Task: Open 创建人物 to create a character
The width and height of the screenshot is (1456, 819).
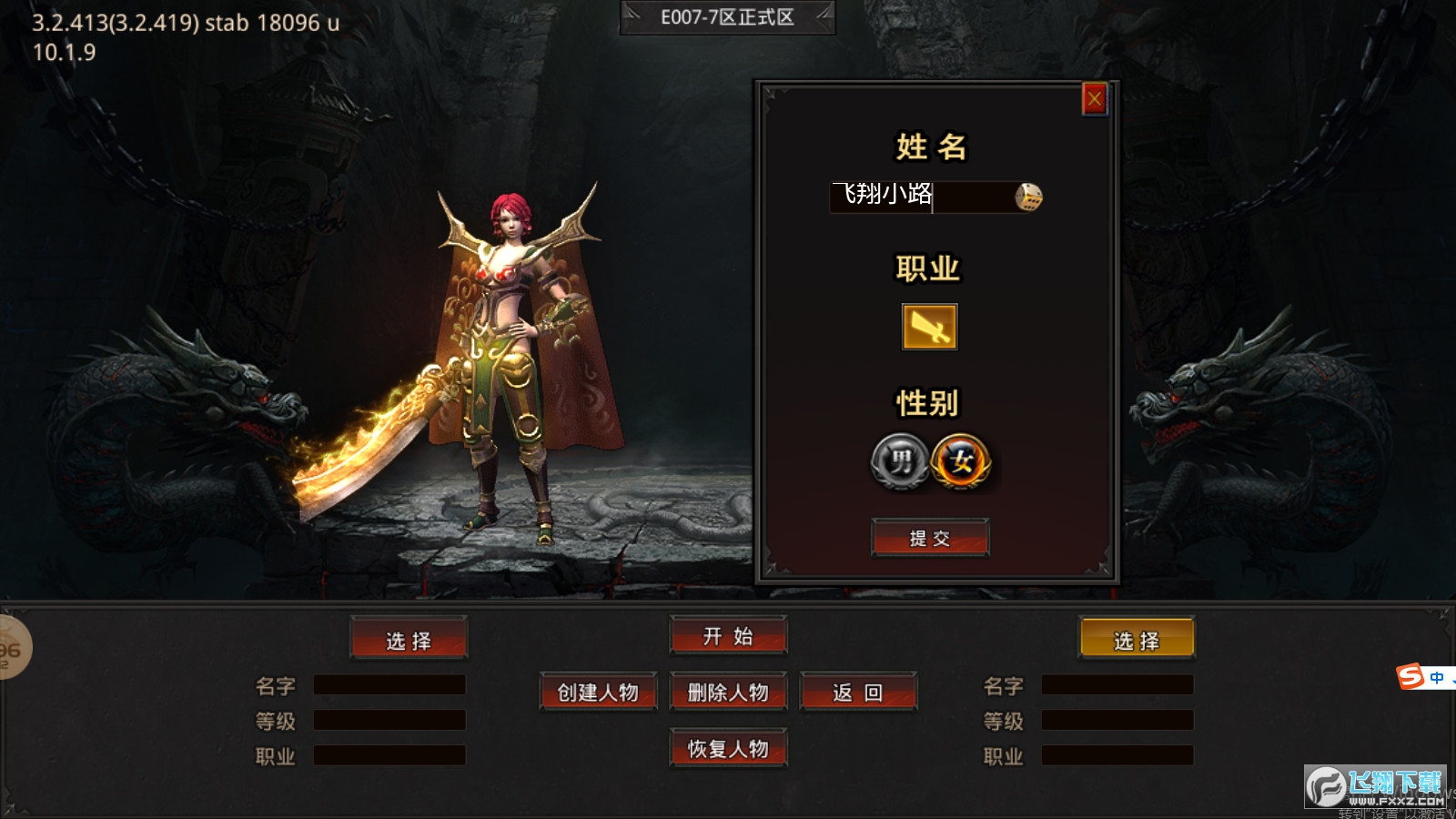Action: [598, 693]
